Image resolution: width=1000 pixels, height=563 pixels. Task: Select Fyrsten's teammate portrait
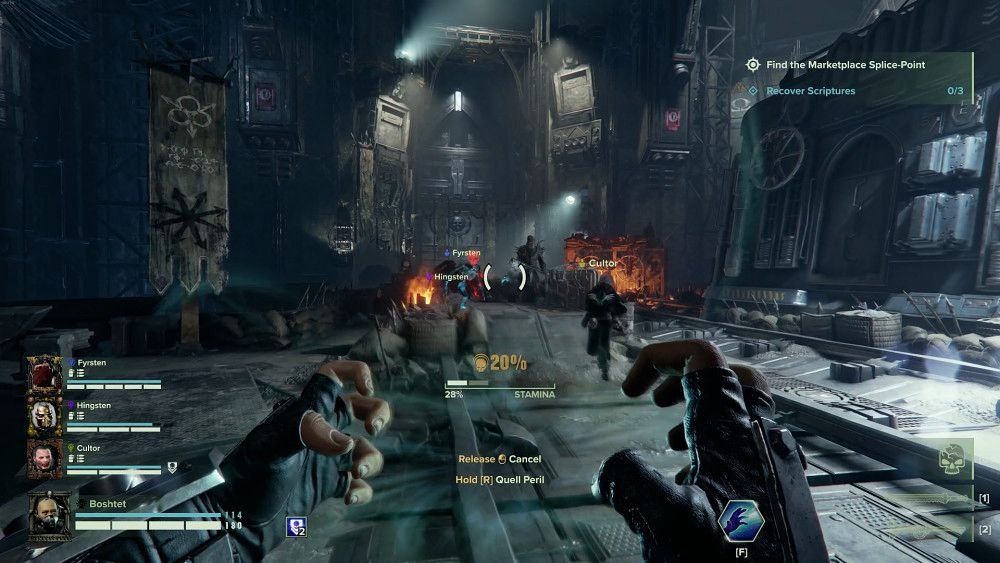click(x=45, y=374)
